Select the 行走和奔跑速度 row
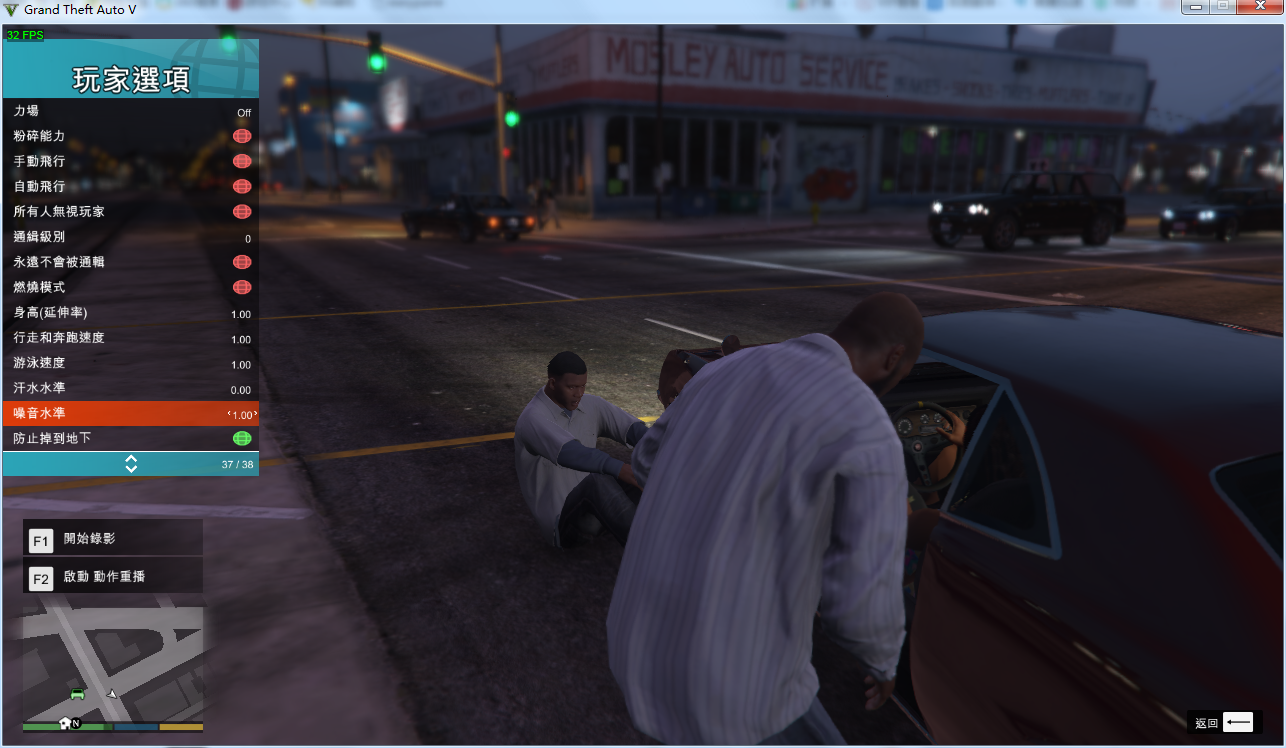The height and width of the screenshot is (748, 1286). coord(130,338)
